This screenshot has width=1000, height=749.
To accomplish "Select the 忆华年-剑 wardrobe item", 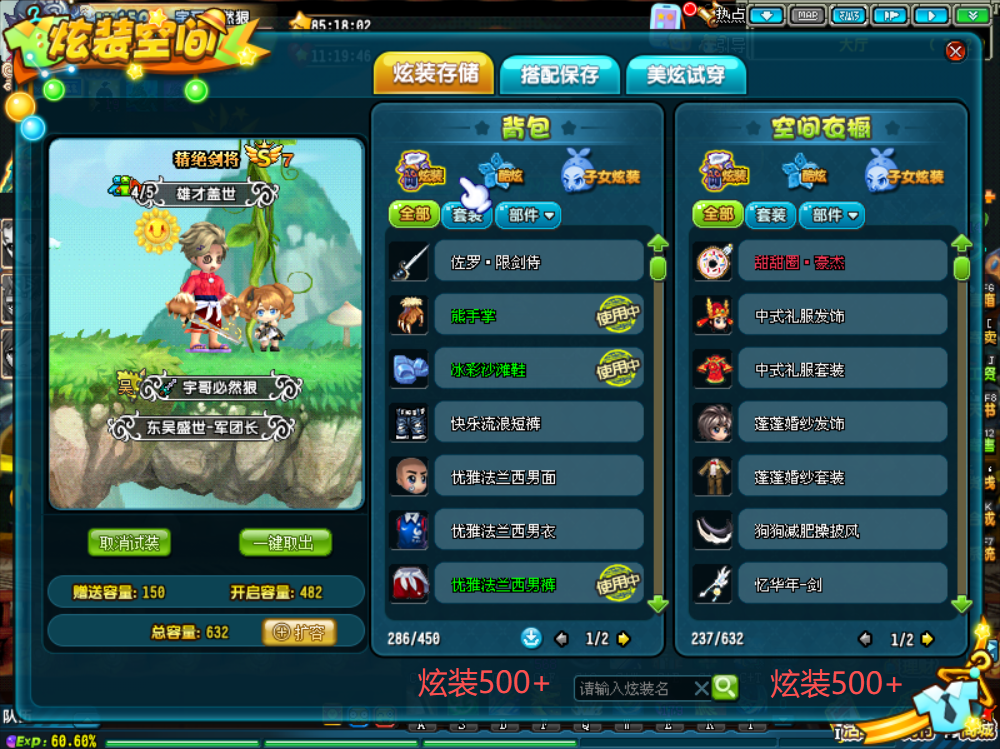I will (x=842, y=586).
